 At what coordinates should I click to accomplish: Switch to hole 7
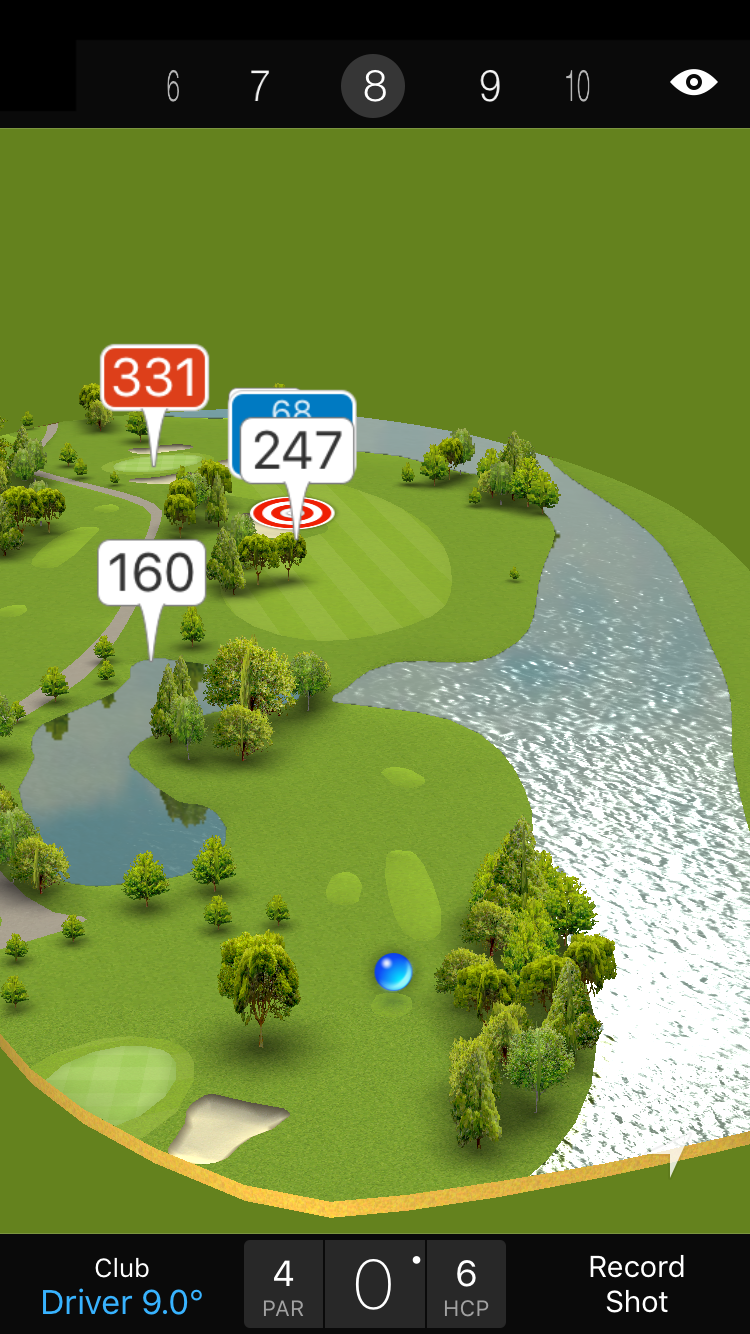coord(259,87)
